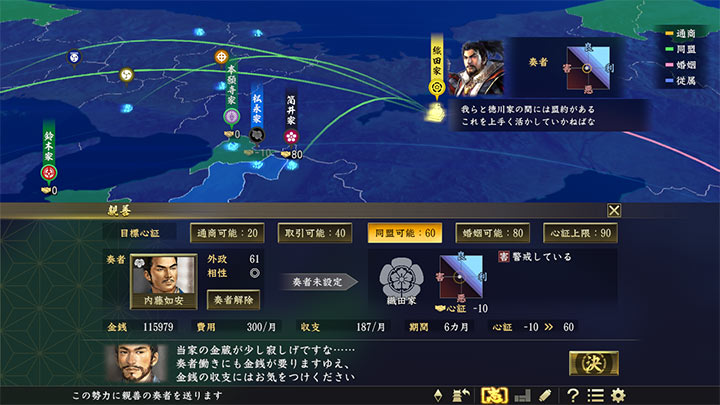
Task: Select the 内藤如安 officer portrait
Action: pos(164,281)
